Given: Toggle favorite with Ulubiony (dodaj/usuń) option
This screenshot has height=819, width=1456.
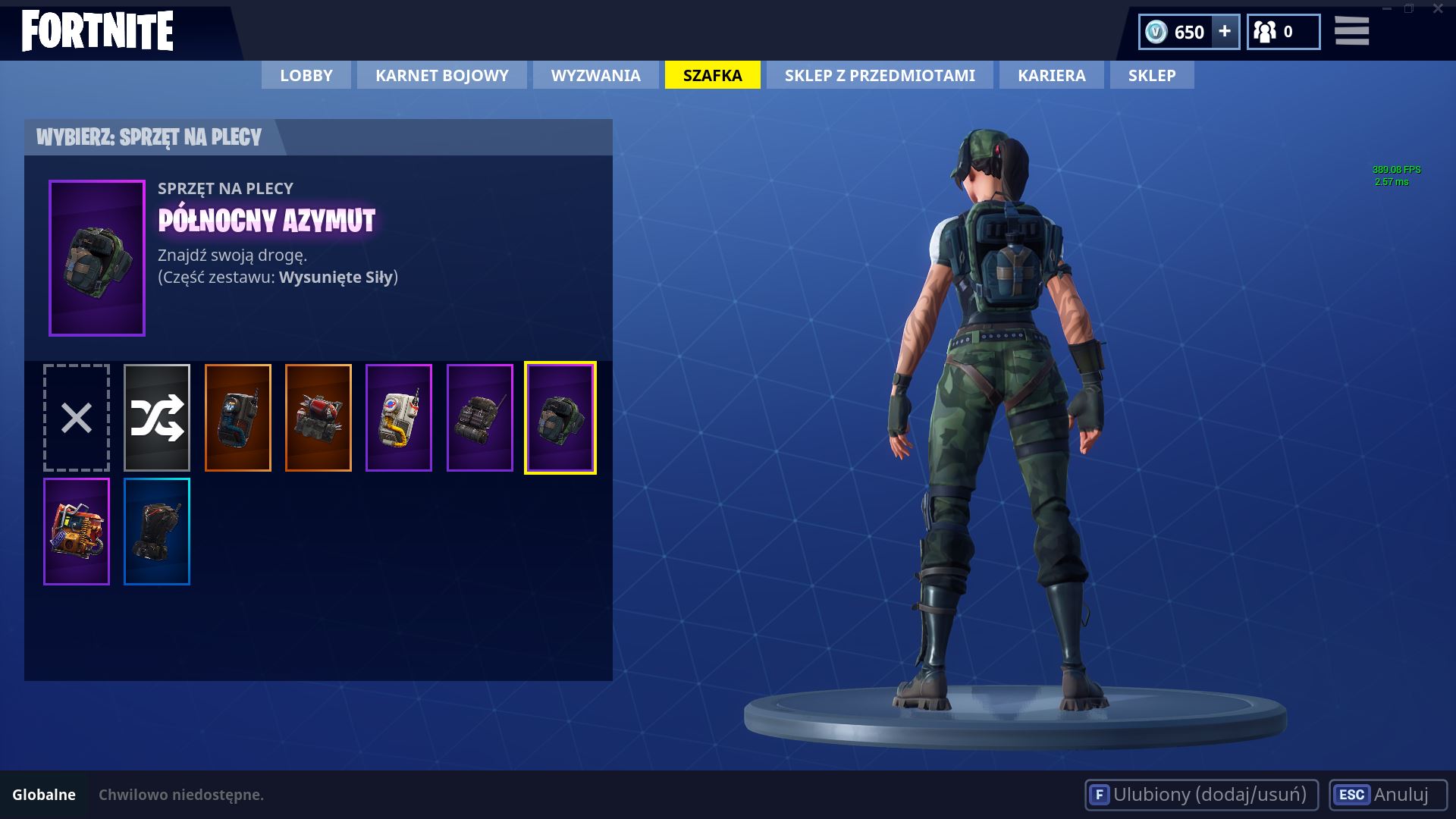Looking at the screenshot, I should point(1202,795).
